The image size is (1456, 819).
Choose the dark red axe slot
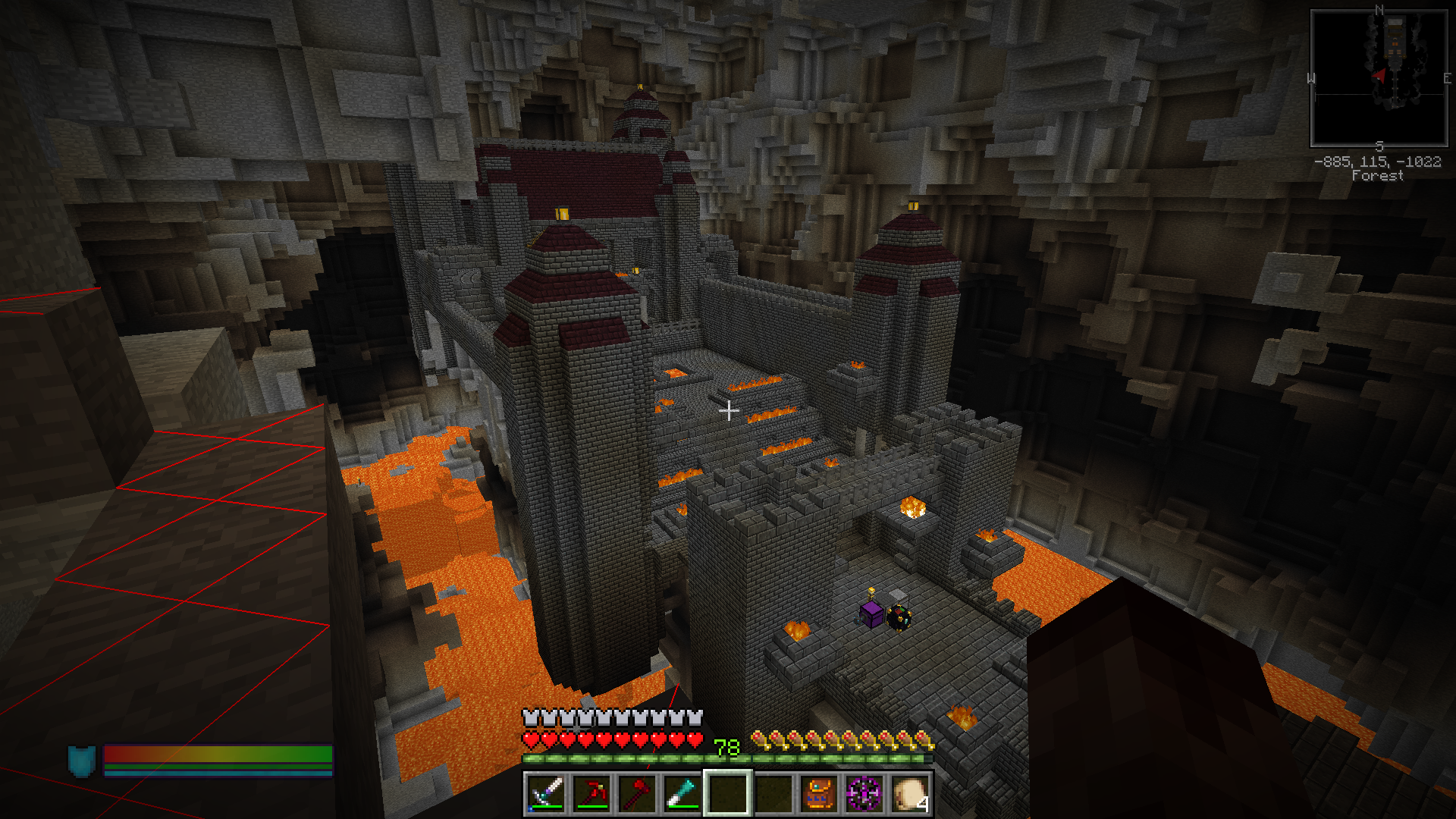[x=637, y=793]
